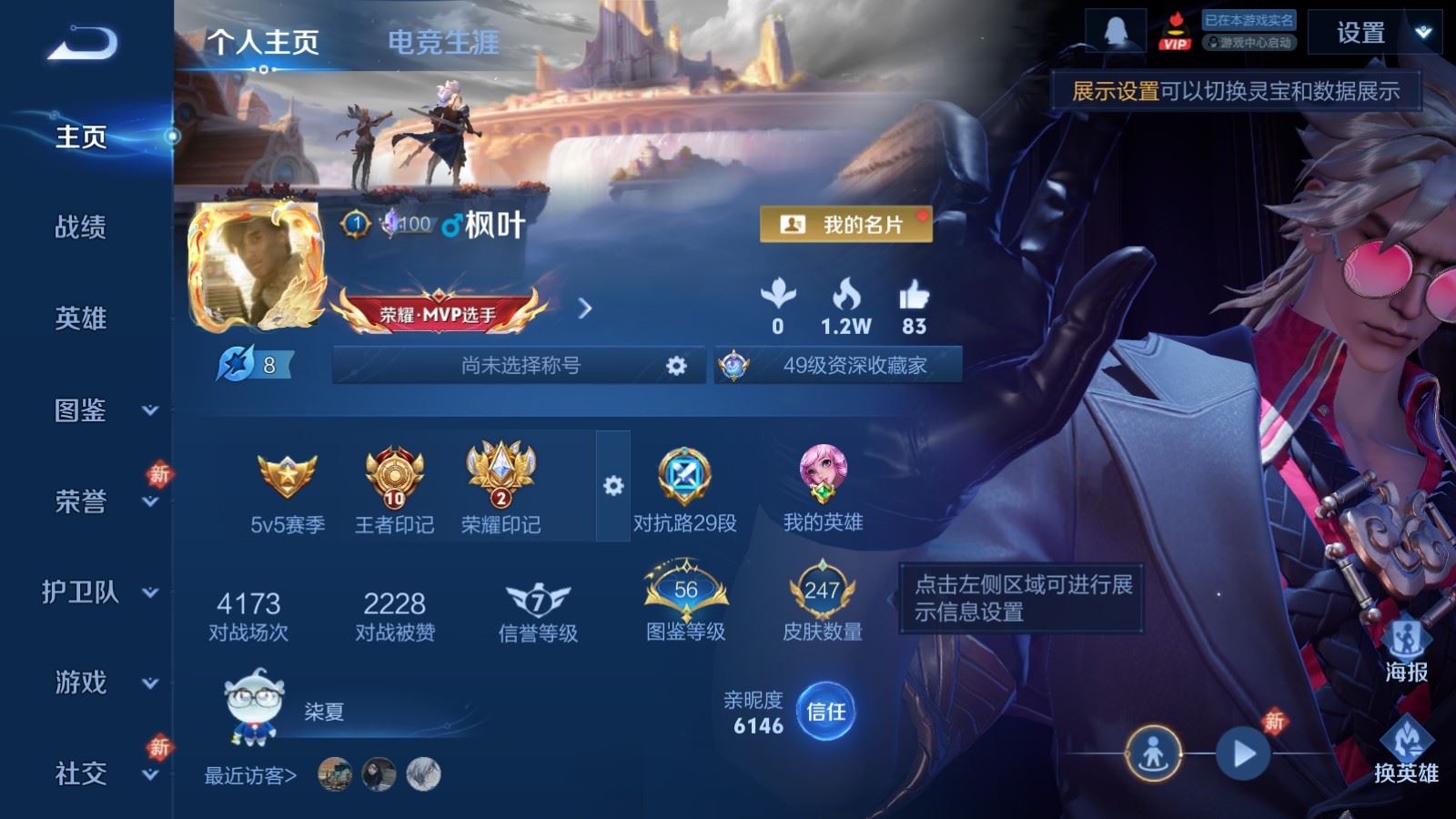Open 我的名片 card
Screen dimensions: 1456x819
click(x=845, y=224)
